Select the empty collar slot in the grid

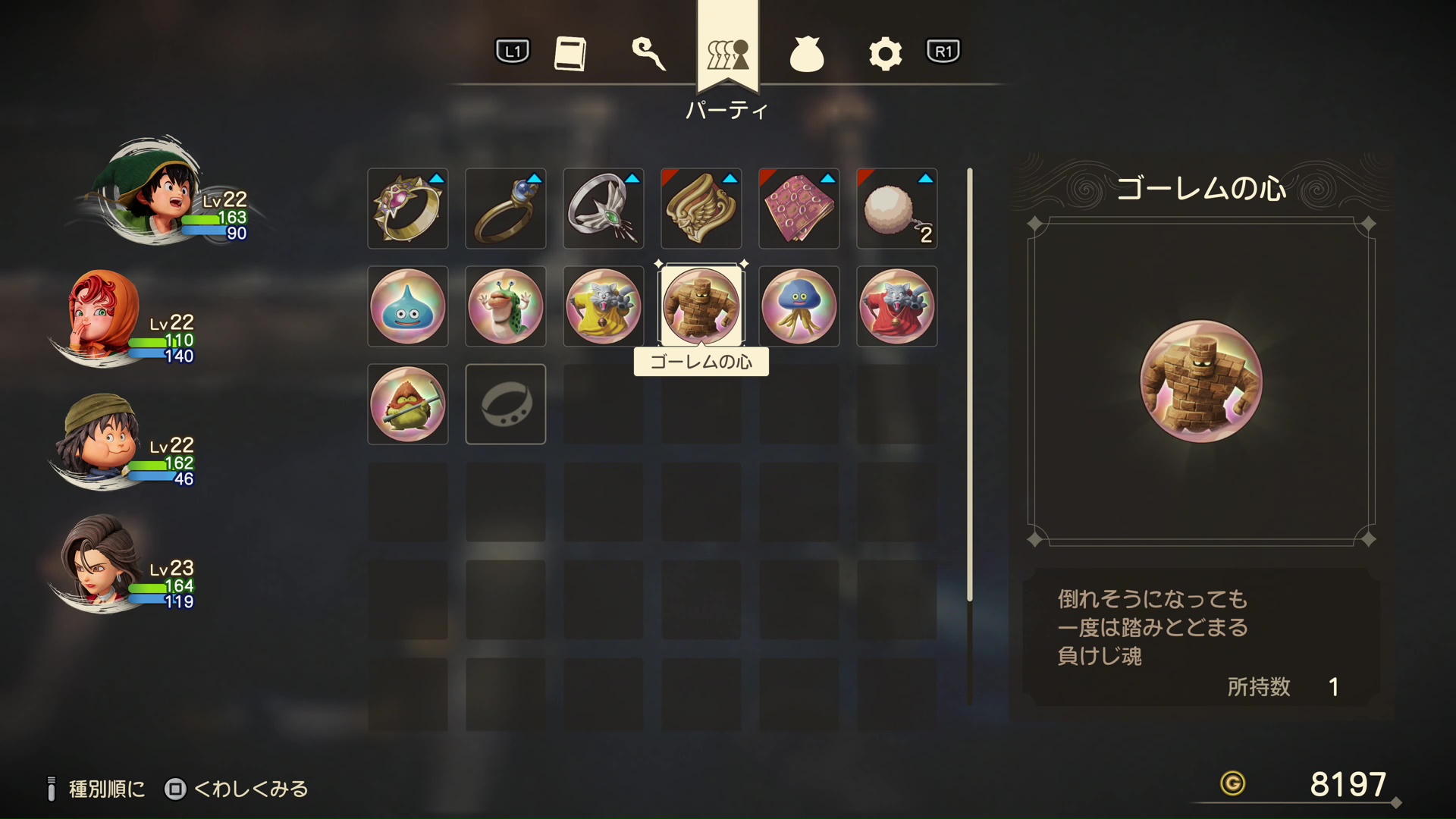505,403
